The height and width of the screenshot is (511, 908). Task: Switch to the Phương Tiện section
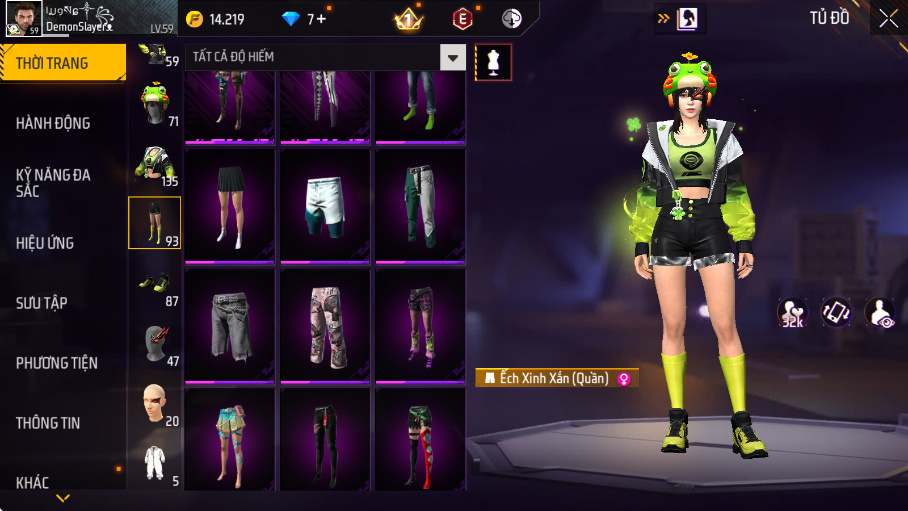click(57, 363)
